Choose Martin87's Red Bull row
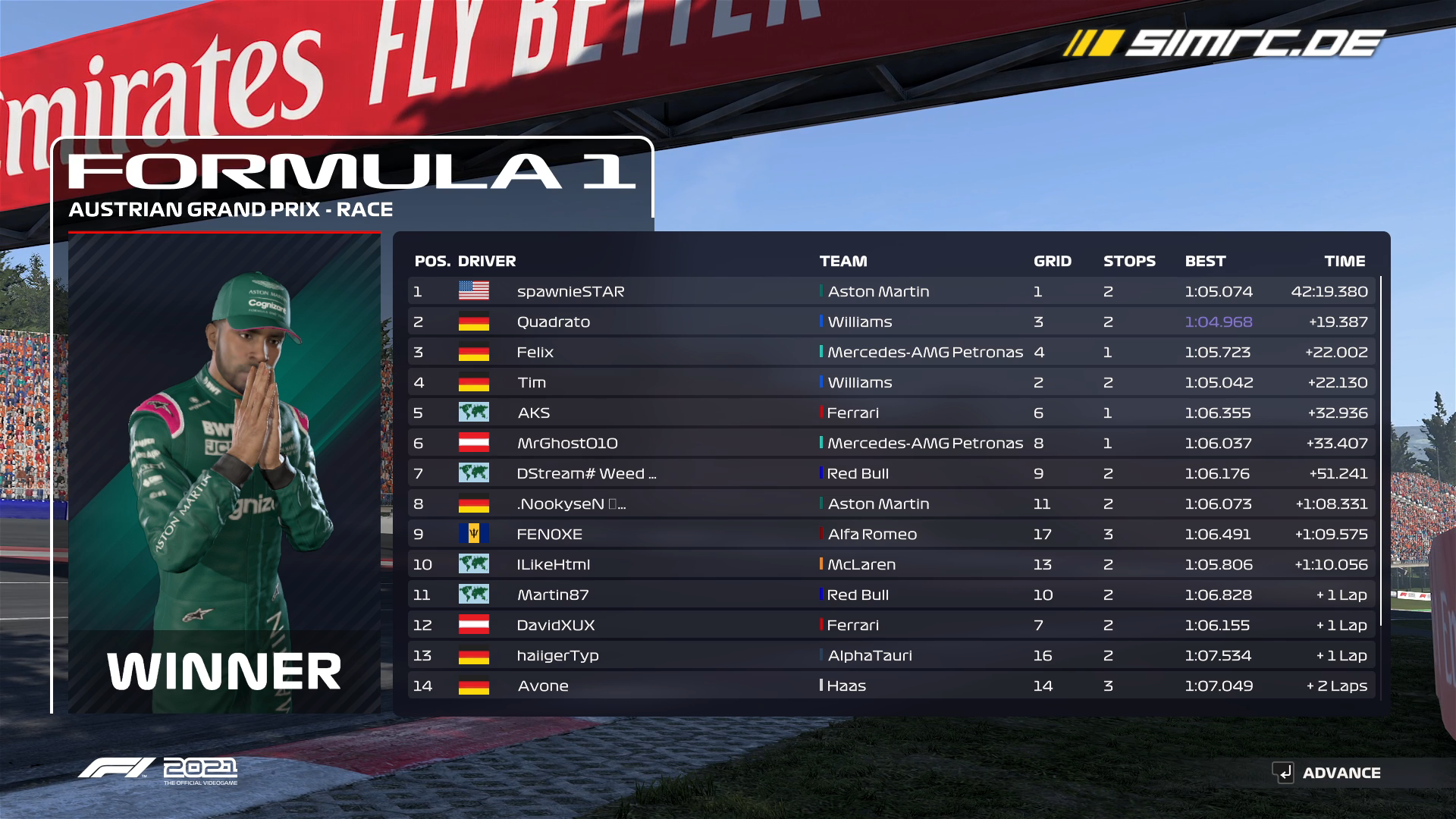Viewport: 1456px width, 819px height. pos(891,595)
